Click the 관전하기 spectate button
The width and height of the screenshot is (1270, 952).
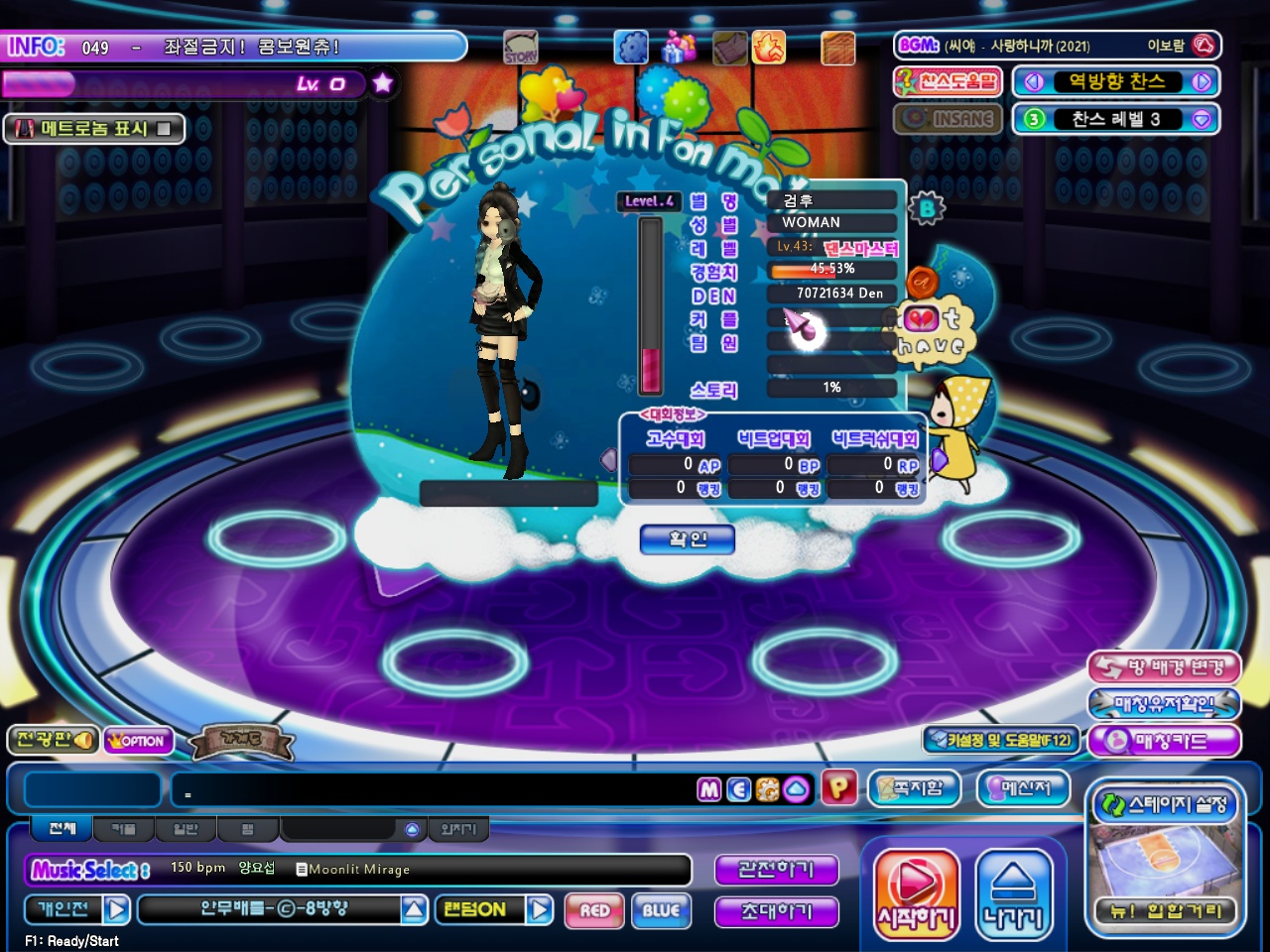point(776,870)
